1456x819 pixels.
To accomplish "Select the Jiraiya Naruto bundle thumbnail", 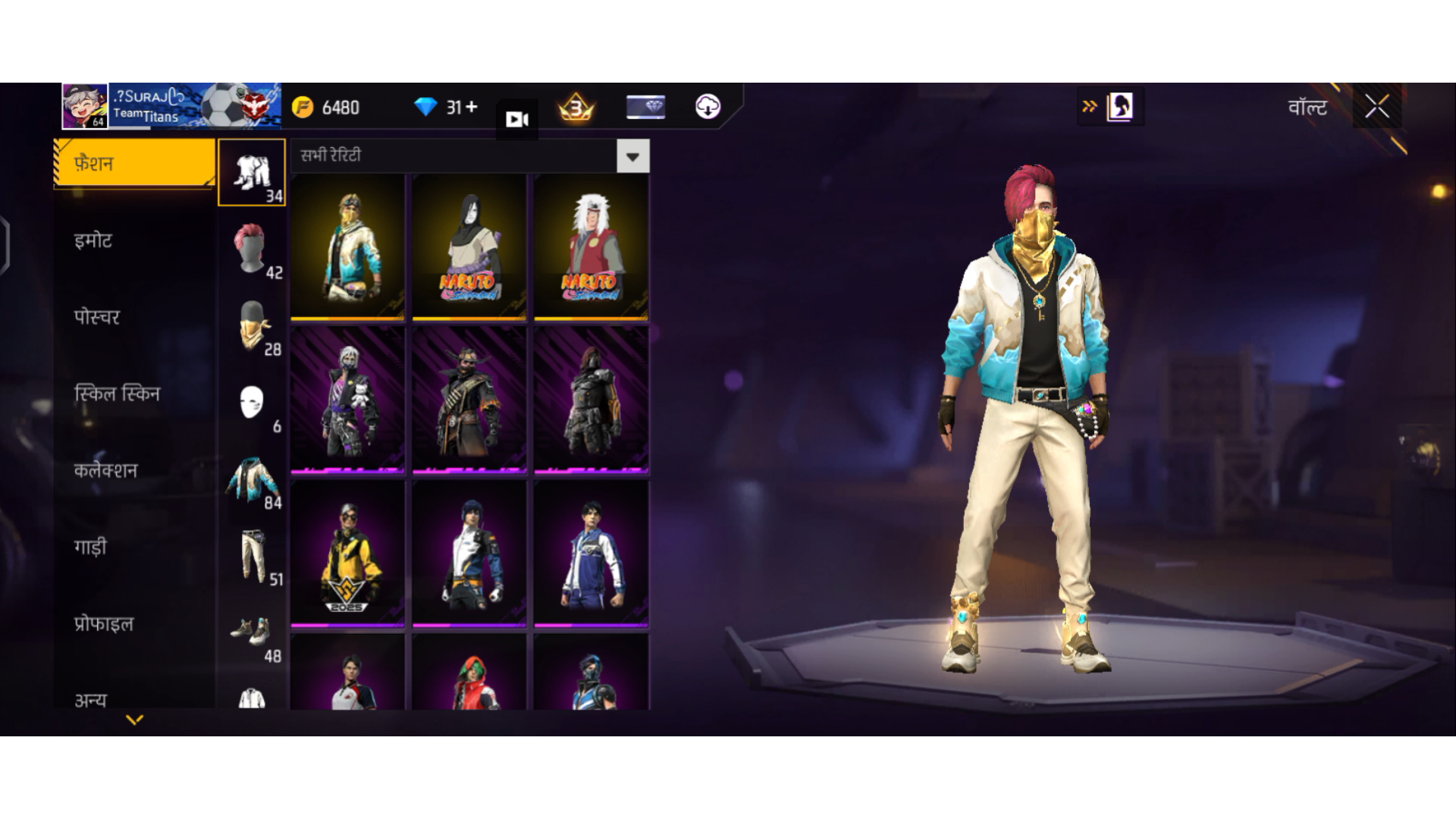I will click(x=591, y=246).
